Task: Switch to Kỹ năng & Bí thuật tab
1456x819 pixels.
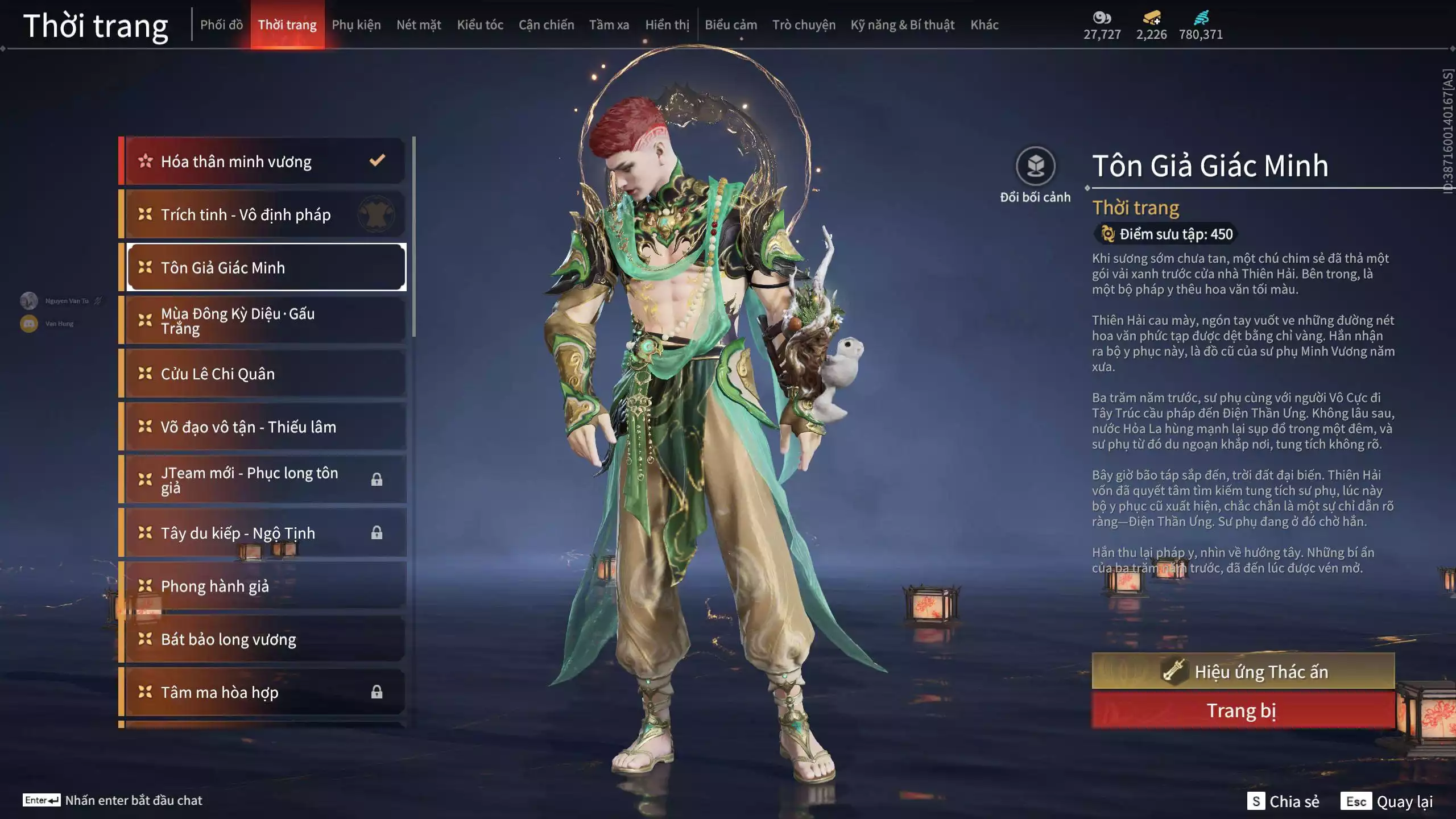Action: (902, 25)
